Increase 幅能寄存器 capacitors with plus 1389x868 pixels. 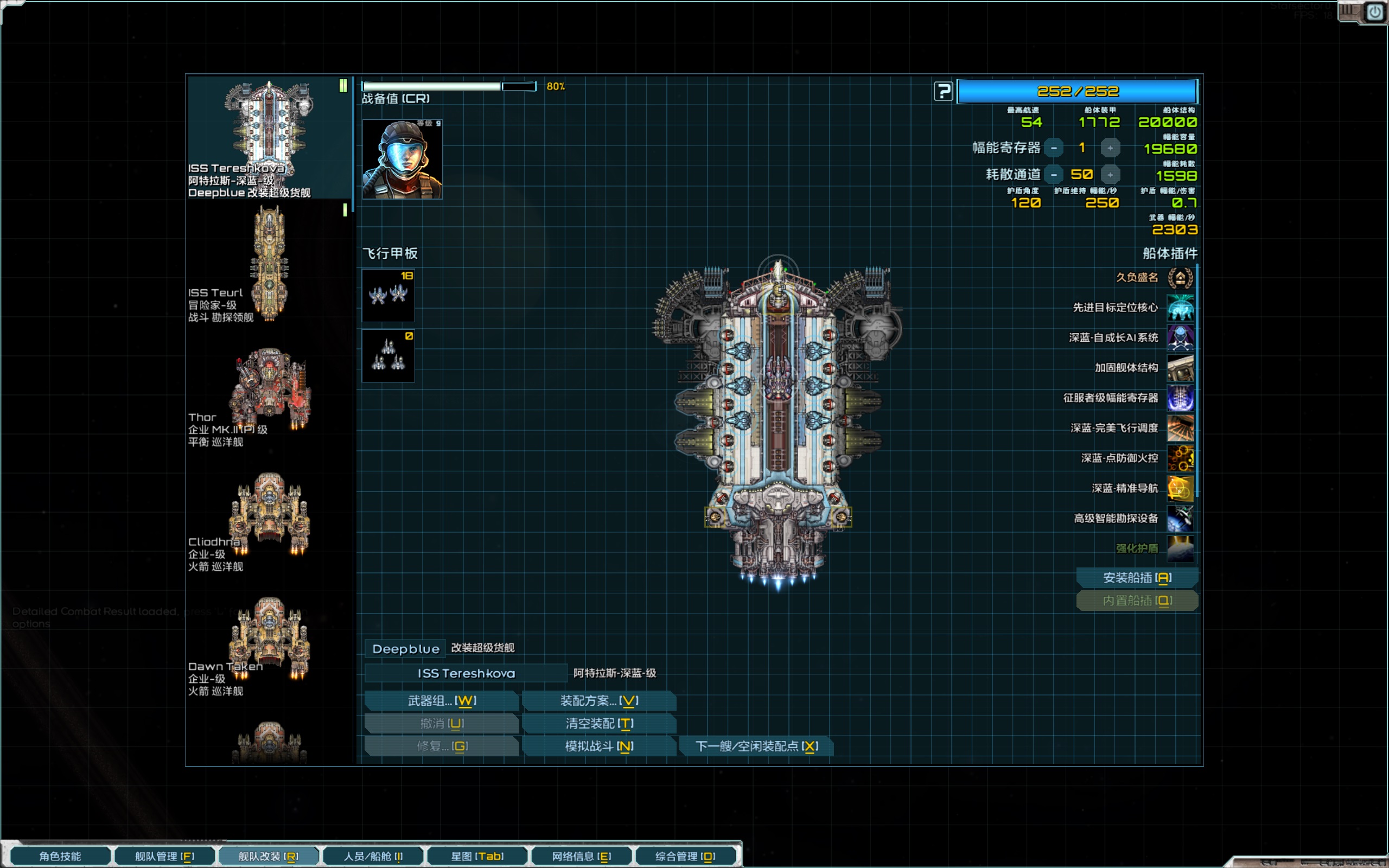click(x=1110, y=148)
